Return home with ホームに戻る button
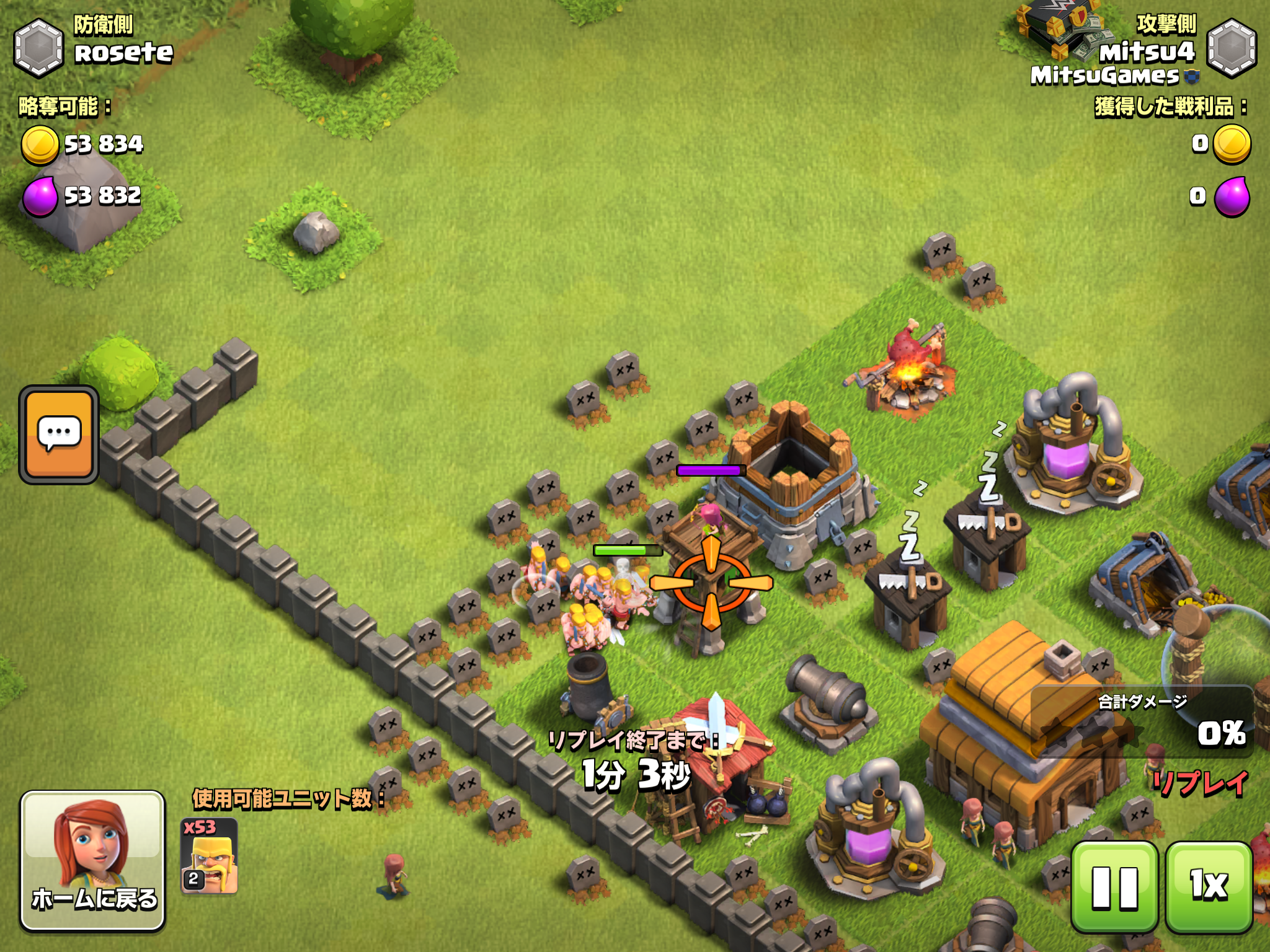The image size is (1270, 952). pos(93,860)
